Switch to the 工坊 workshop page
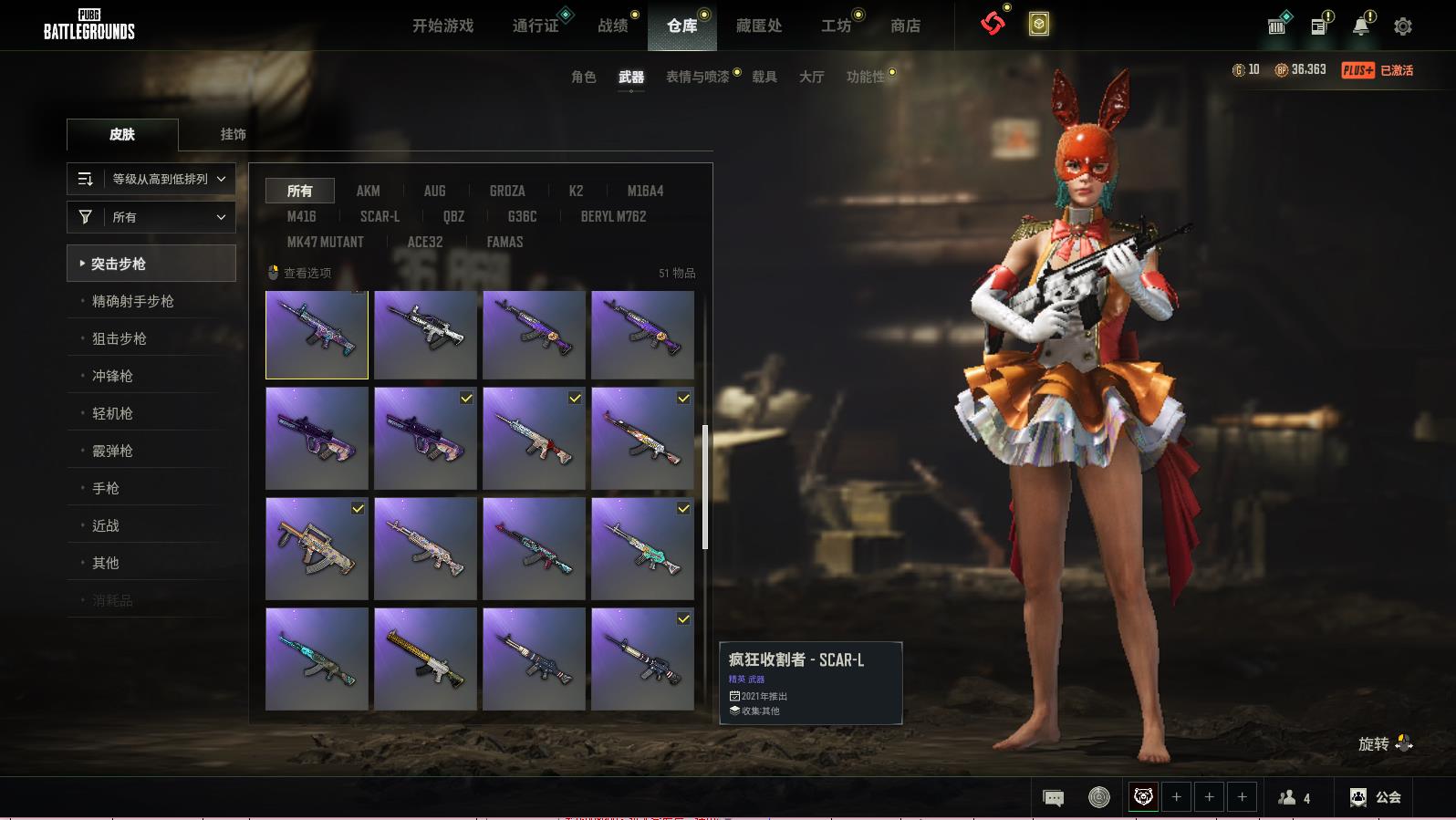 [836, 26]
